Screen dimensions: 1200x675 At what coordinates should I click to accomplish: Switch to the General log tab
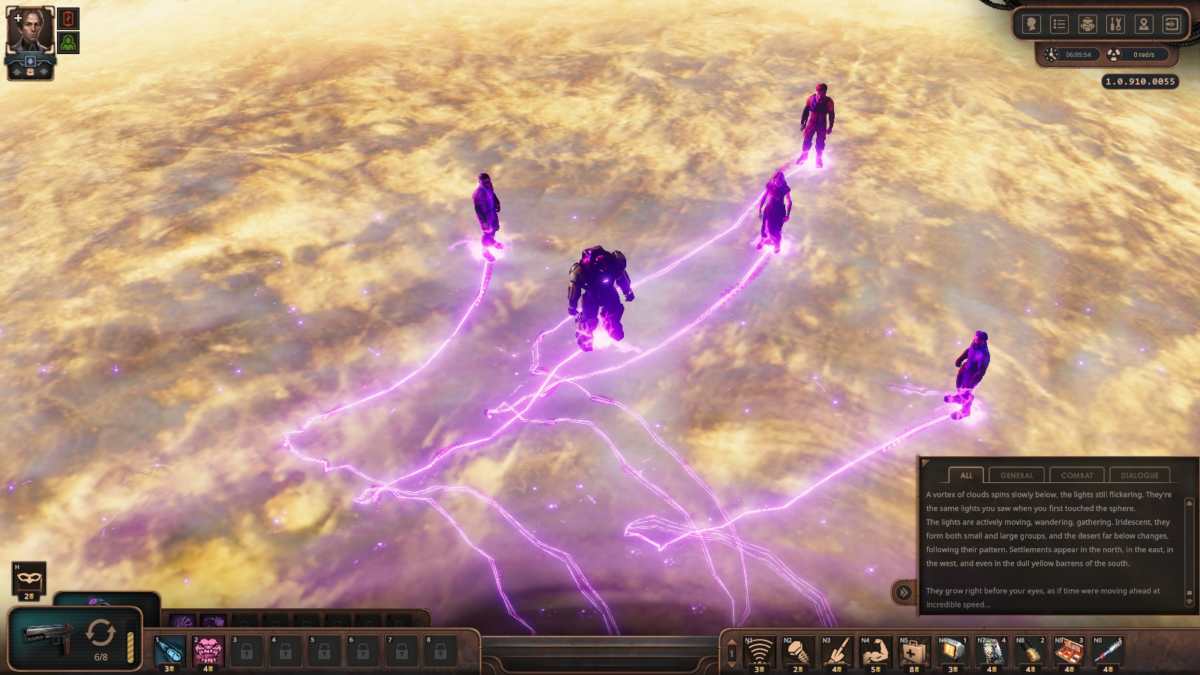pos(1016,475)
